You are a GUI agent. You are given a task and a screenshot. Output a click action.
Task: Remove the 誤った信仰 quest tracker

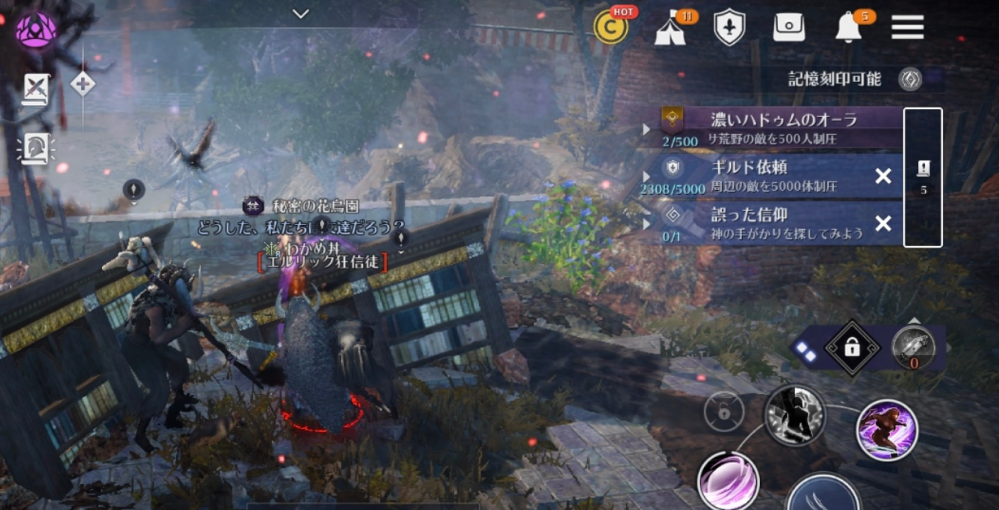click(883, 223)
